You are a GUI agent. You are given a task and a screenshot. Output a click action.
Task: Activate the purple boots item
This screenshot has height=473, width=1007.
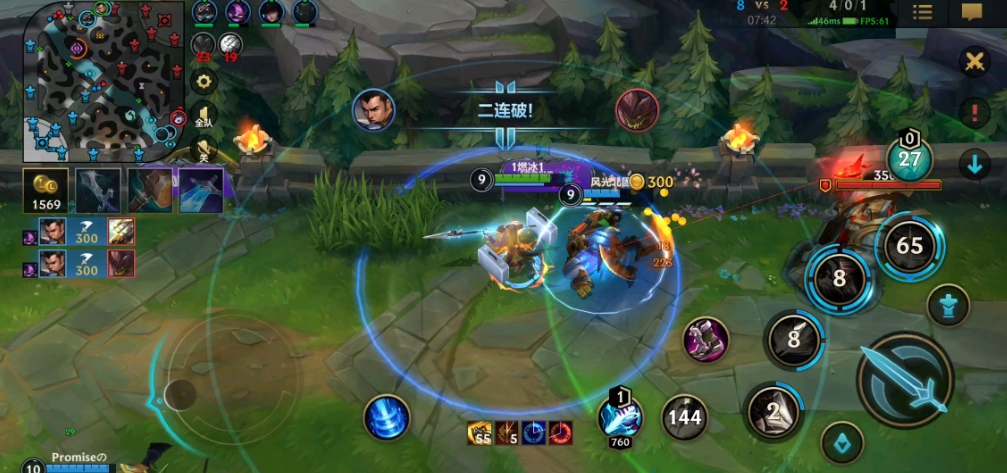point(705,340)
